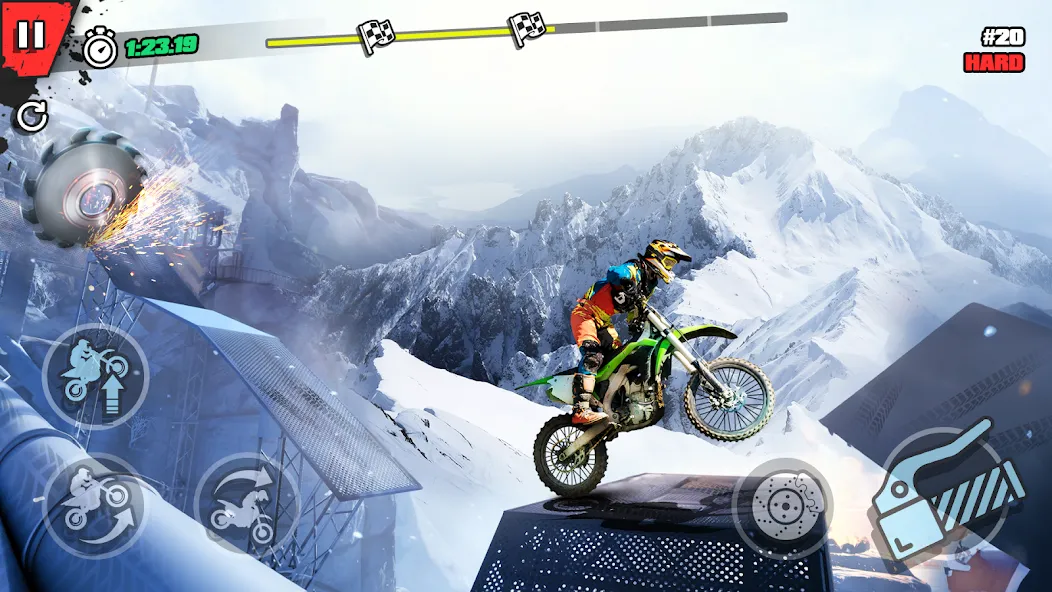Screen dimensions: 1052x592
Task: Tap the lean forward bike control
Action: point(247,503)
